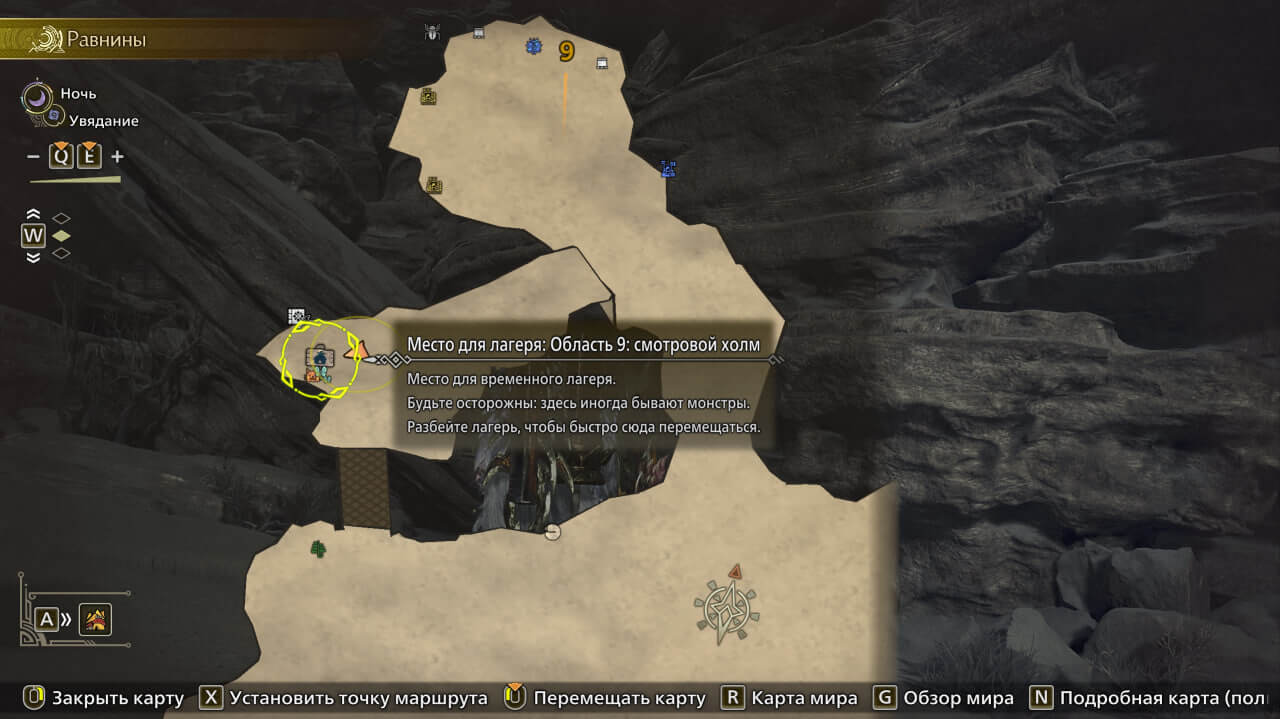The width and height of the screenshot is (1280, 719).
Task: Click the white beetle icon on the map
Action: (432, 32)
